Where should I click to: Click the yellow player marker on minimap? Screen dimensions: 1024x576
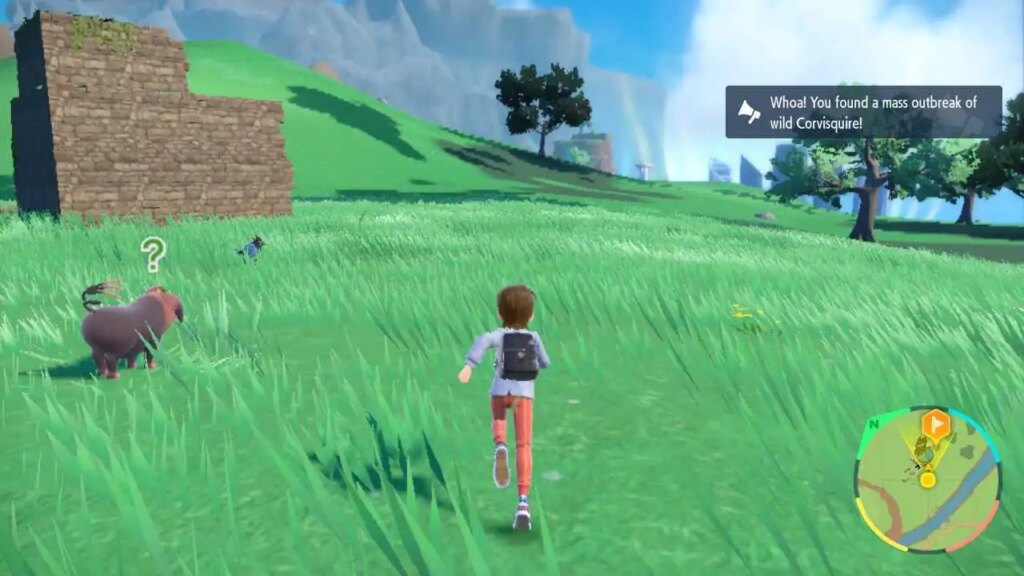[x=928, y=479]
